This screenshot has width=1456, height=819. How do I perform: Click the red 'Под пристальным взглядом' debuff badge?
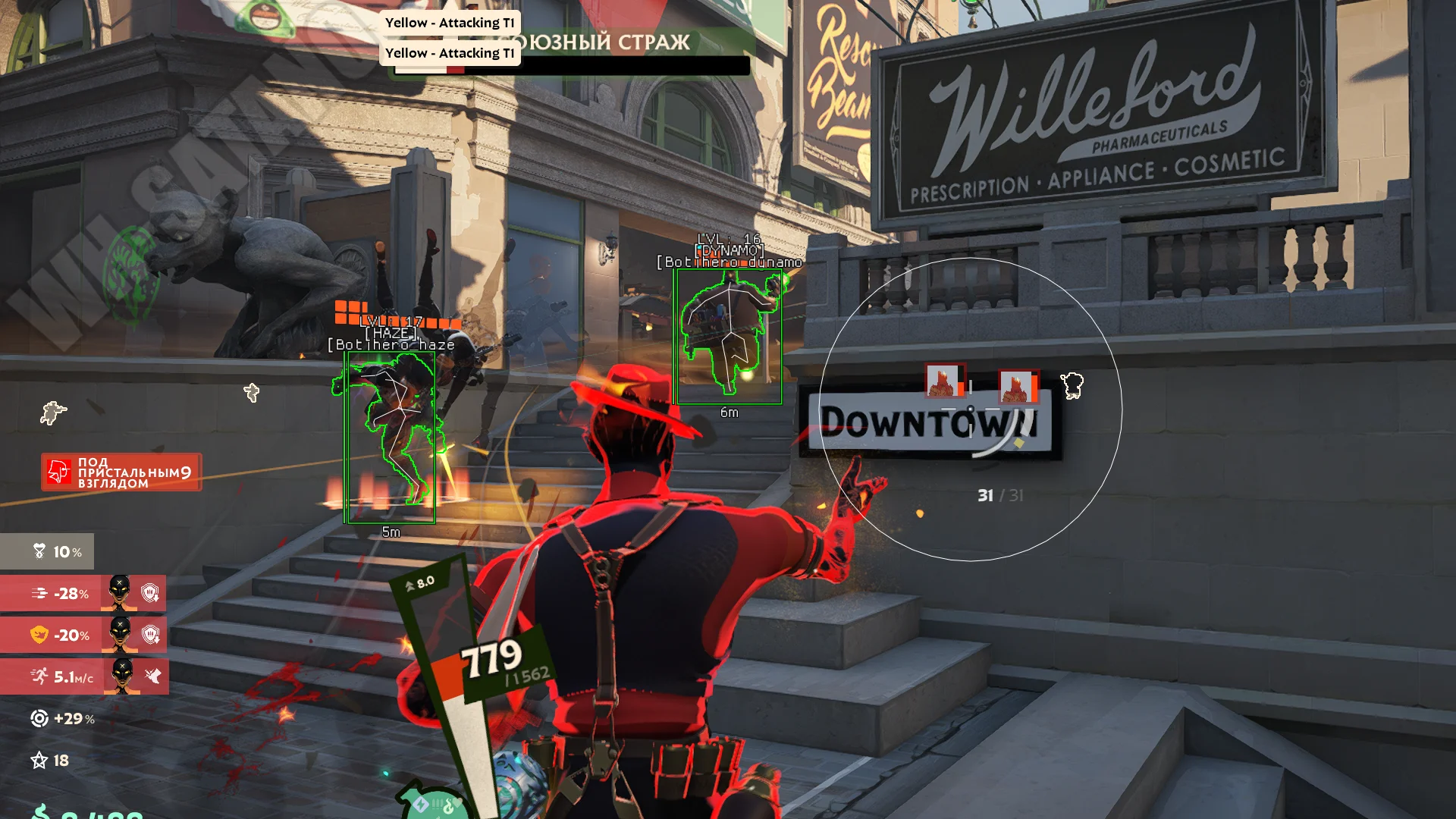coord(121,472)
